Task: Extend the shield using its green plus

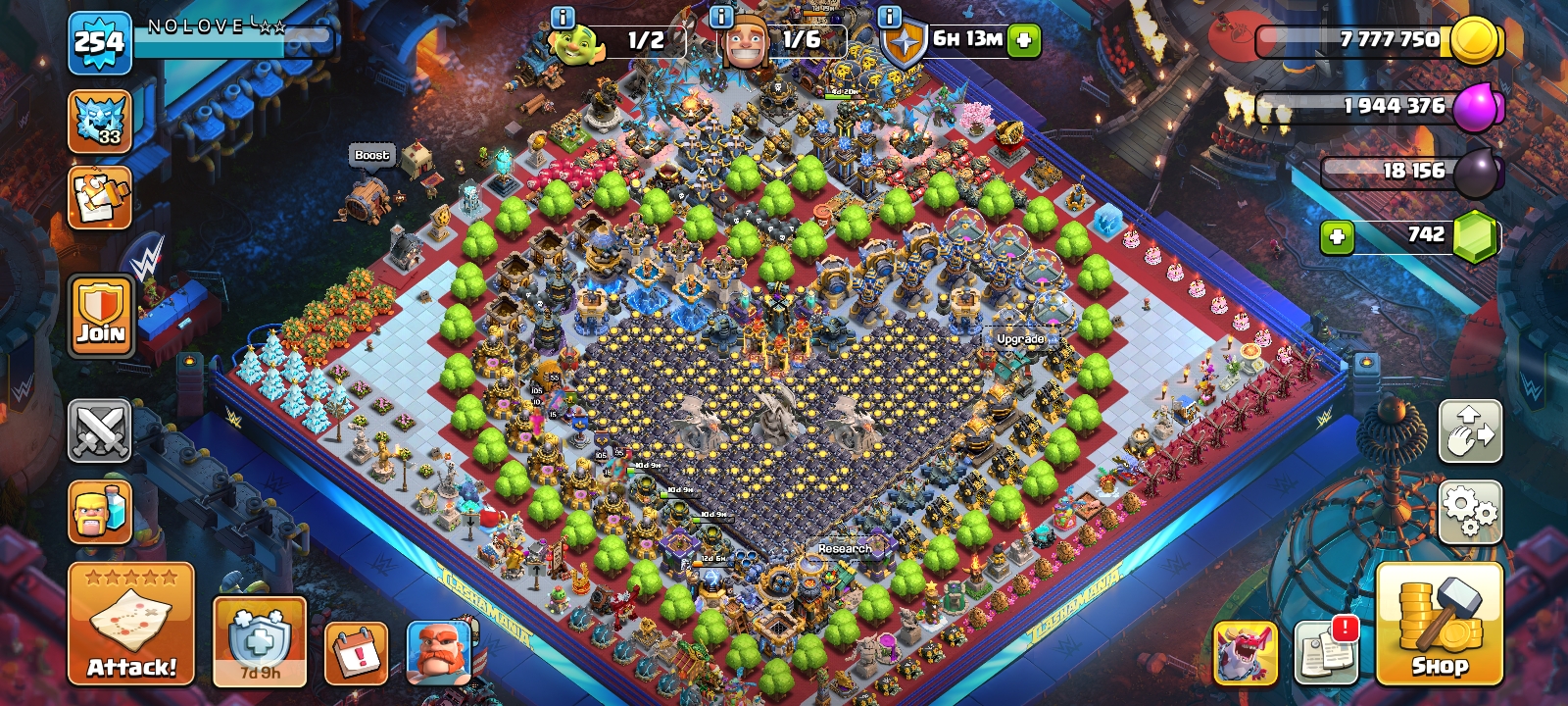Action: pyautogui.click(x=1023, y=40)
